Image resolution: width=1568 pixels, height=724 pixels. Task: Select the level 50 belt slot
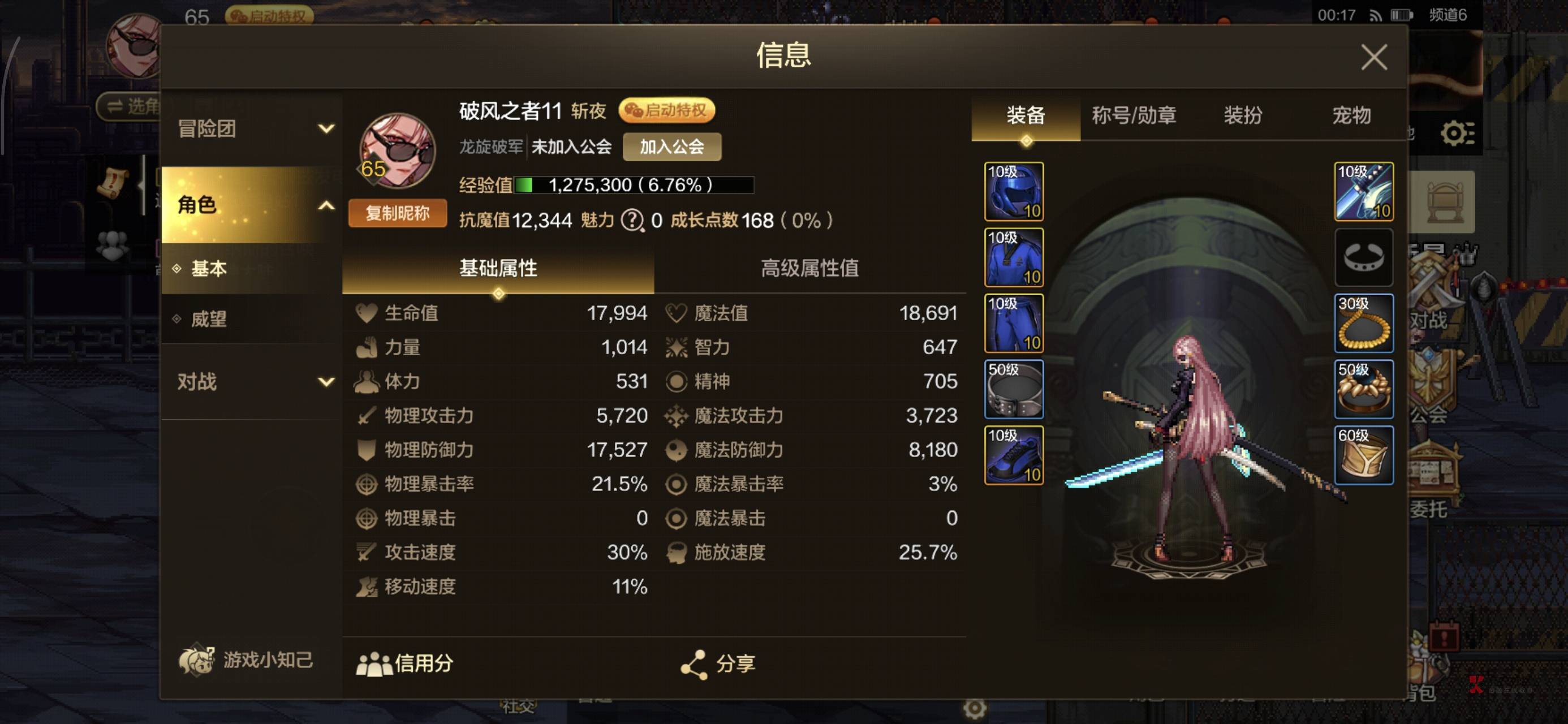point(1014,389)
